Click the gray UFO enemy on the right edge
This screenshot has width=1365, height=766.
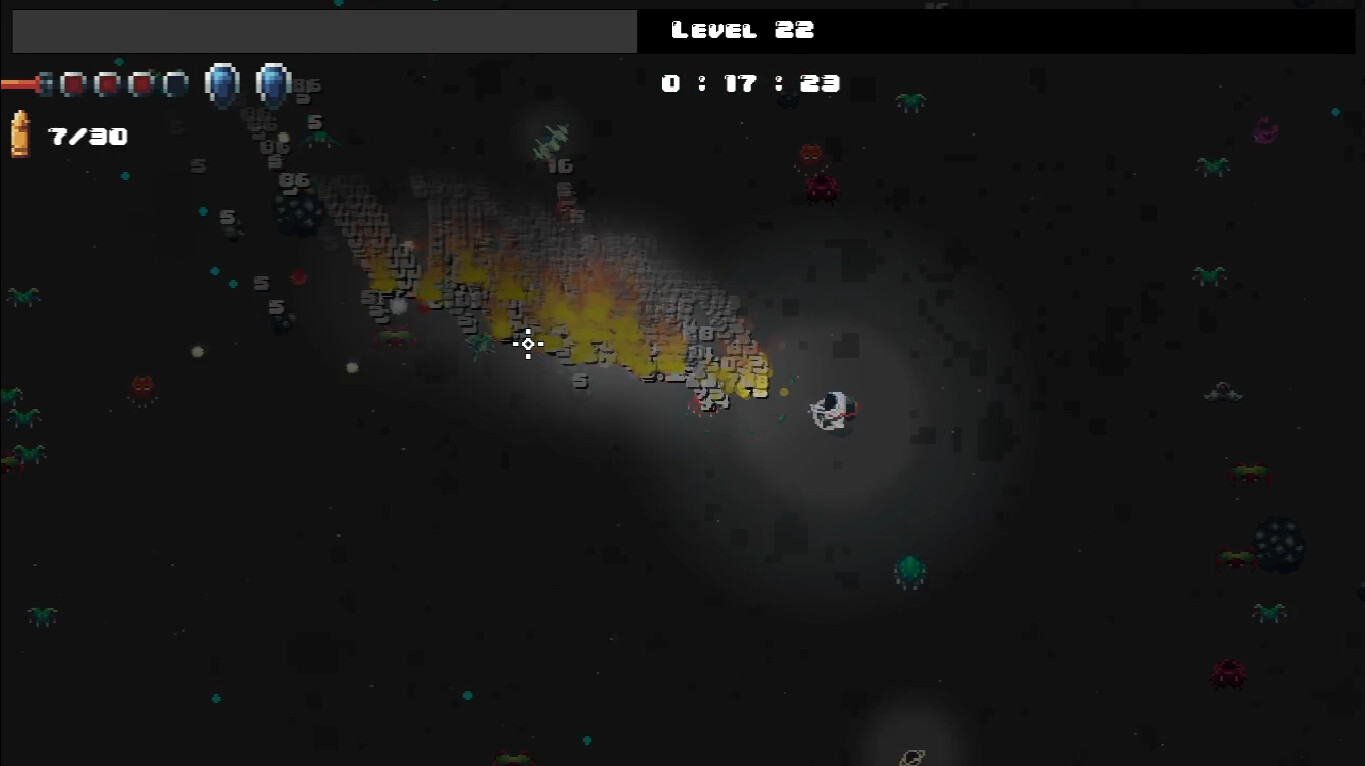[x=1224, y=392]
